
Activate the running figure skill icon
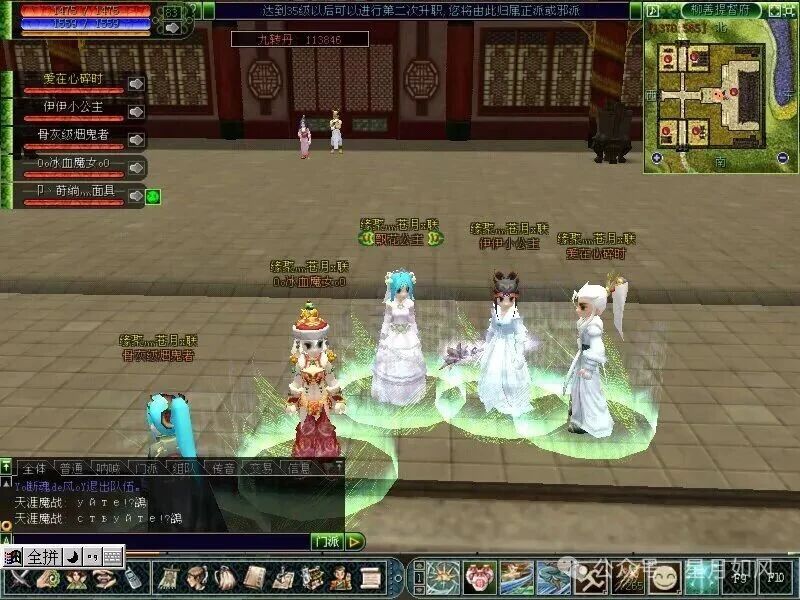pyautogui.click(x=586, y=577)
